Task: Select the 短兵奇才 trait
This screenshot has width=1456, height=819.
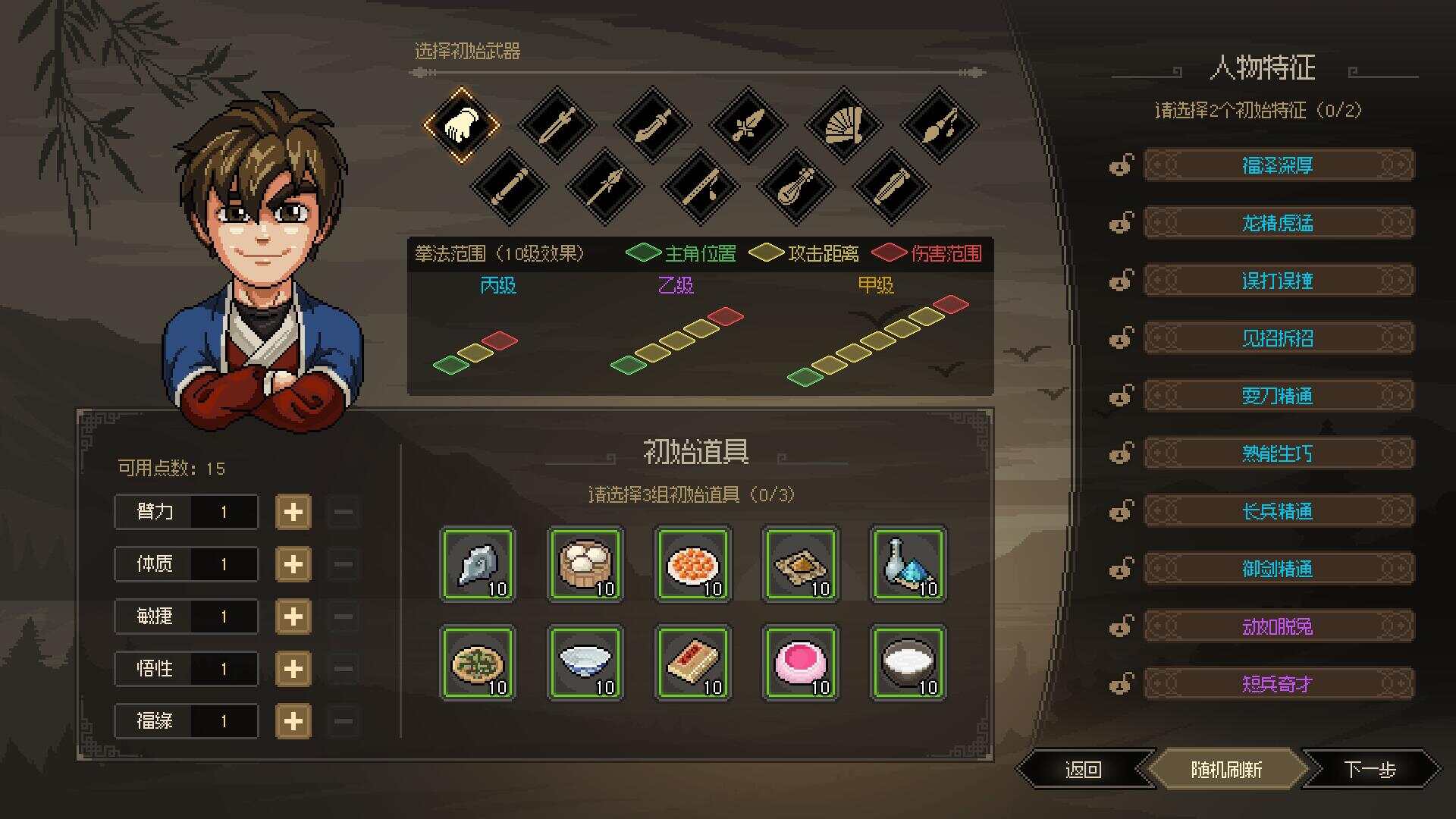Action: [x=1278, y=683]
